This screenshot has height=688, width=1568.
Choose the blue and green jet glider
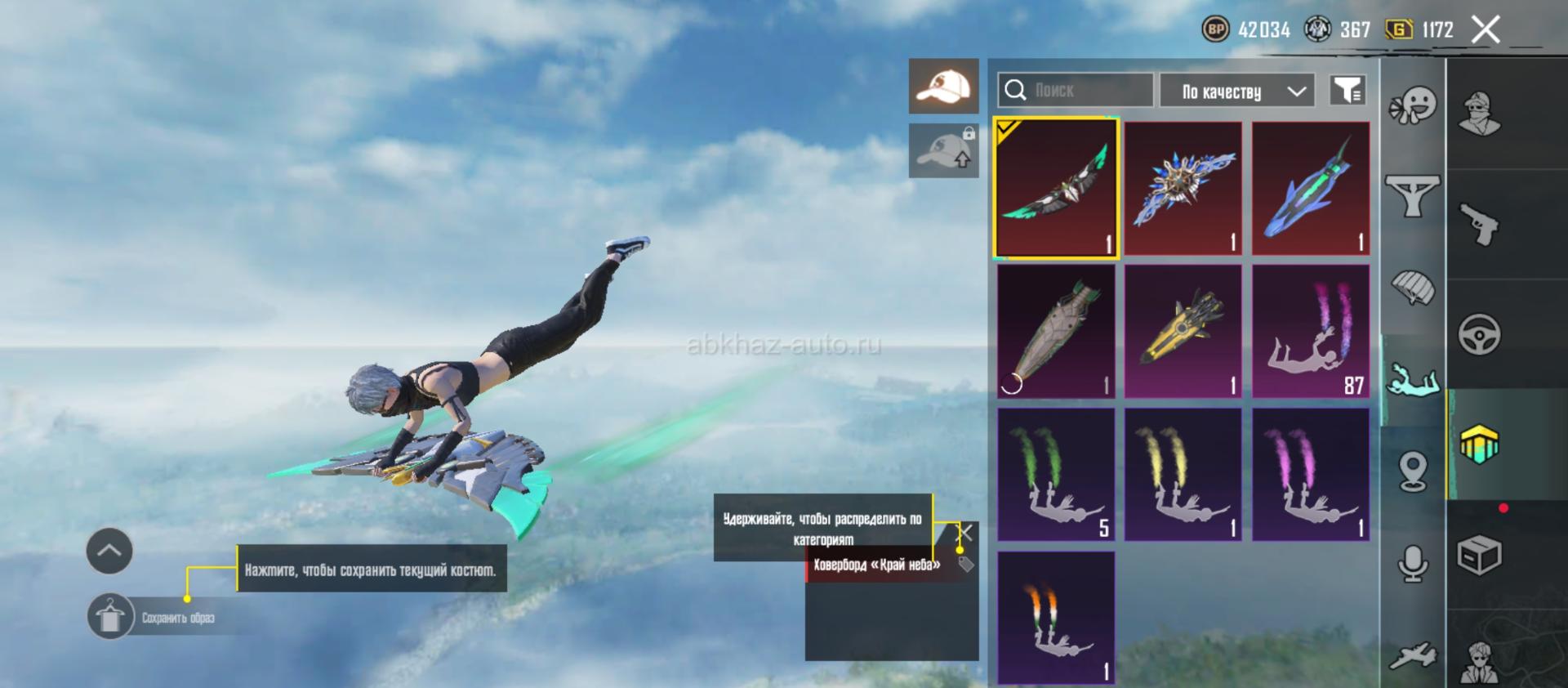[x=1311, y=188]
